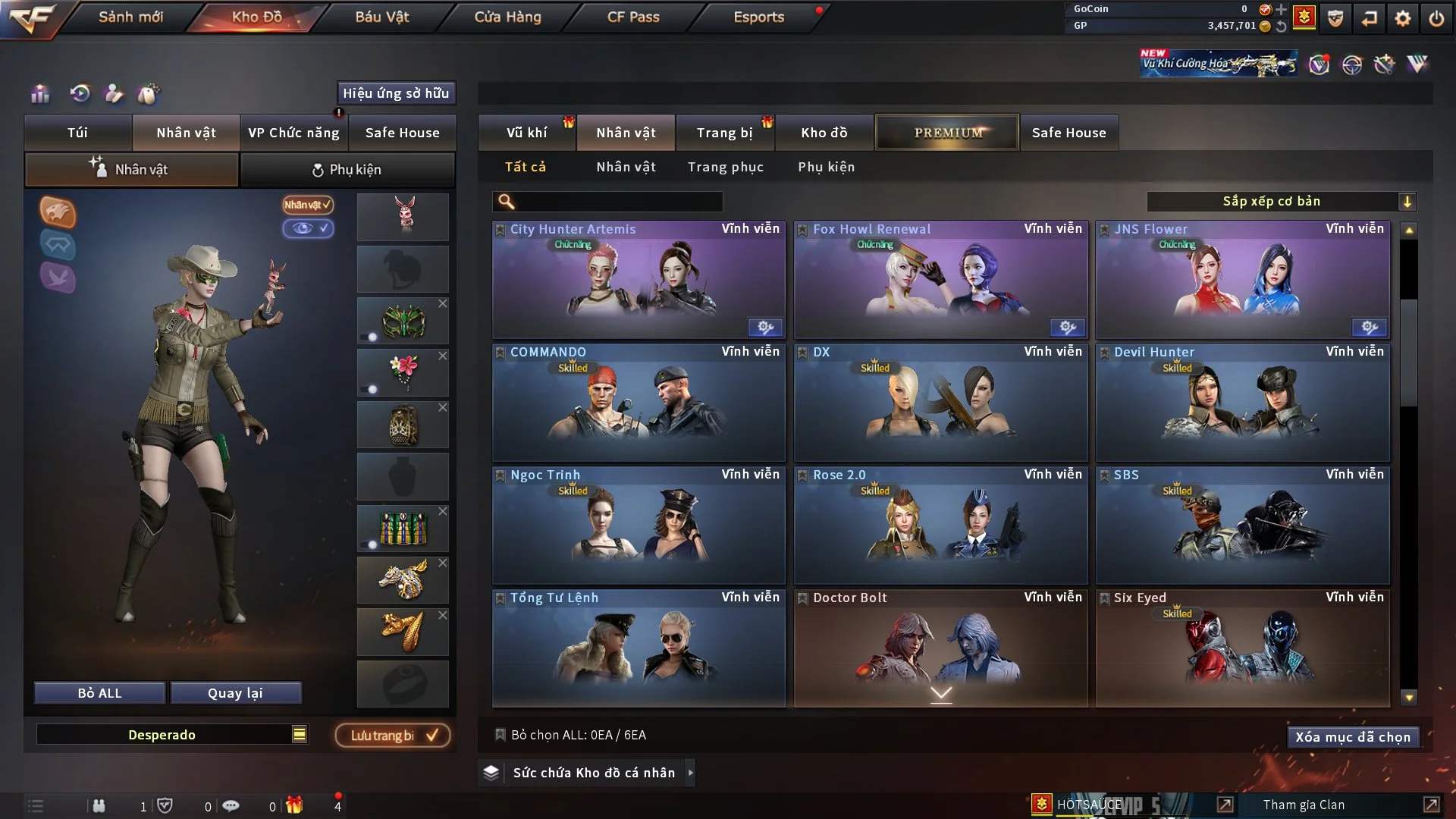
Task: Save loadout with Lưu trang bị
Action: coord(393,736)
